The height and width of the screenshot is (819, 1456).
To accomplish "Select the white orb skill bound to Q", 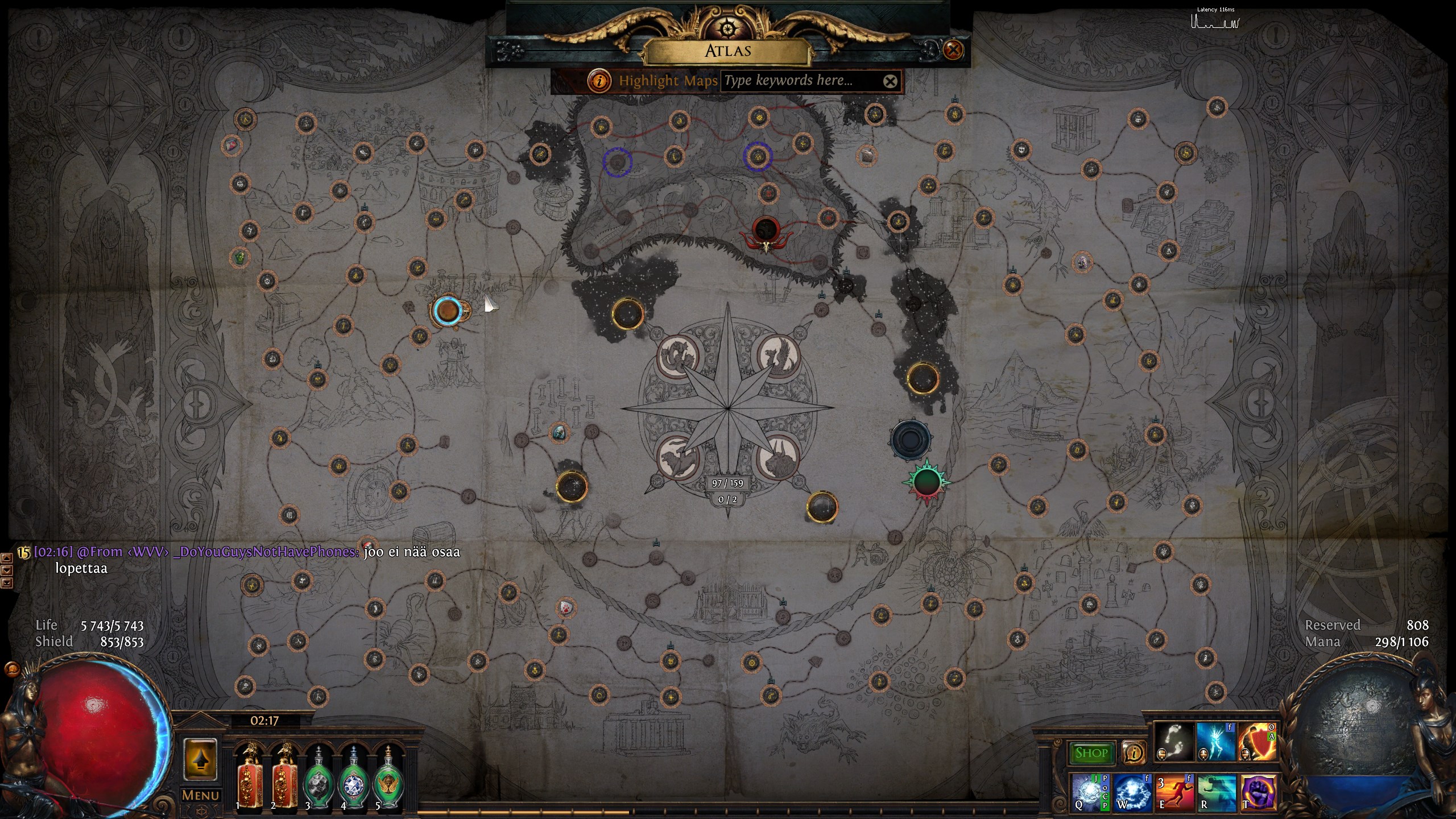I will tap(1090, 791).
